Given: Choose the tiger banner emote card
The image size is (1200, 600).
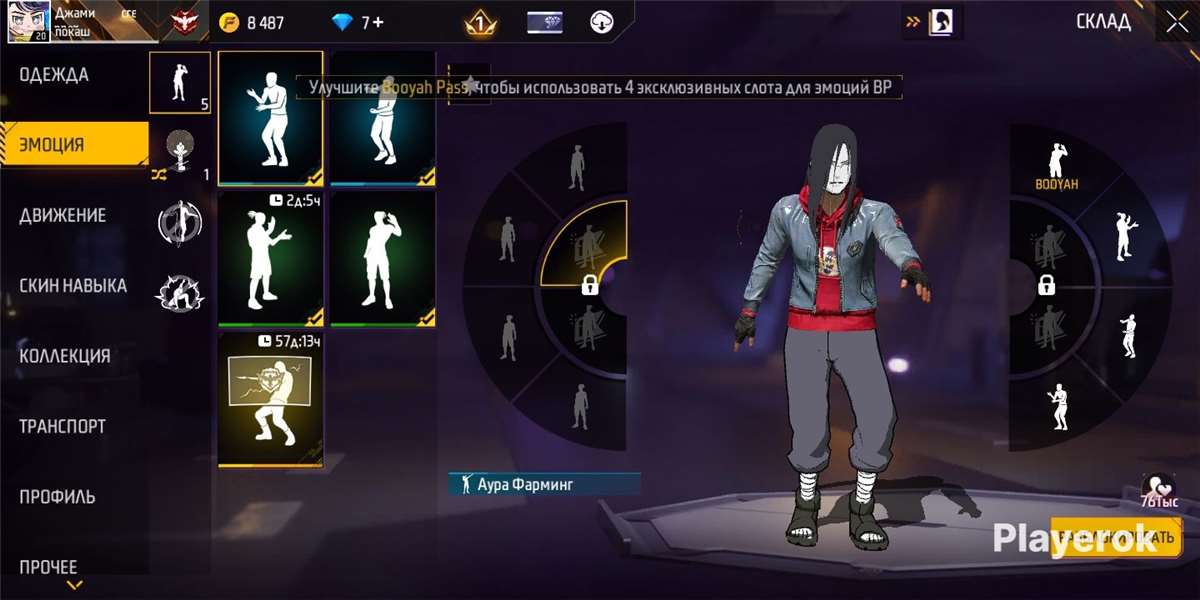Looking at the screenshot, I should [270, 400].
